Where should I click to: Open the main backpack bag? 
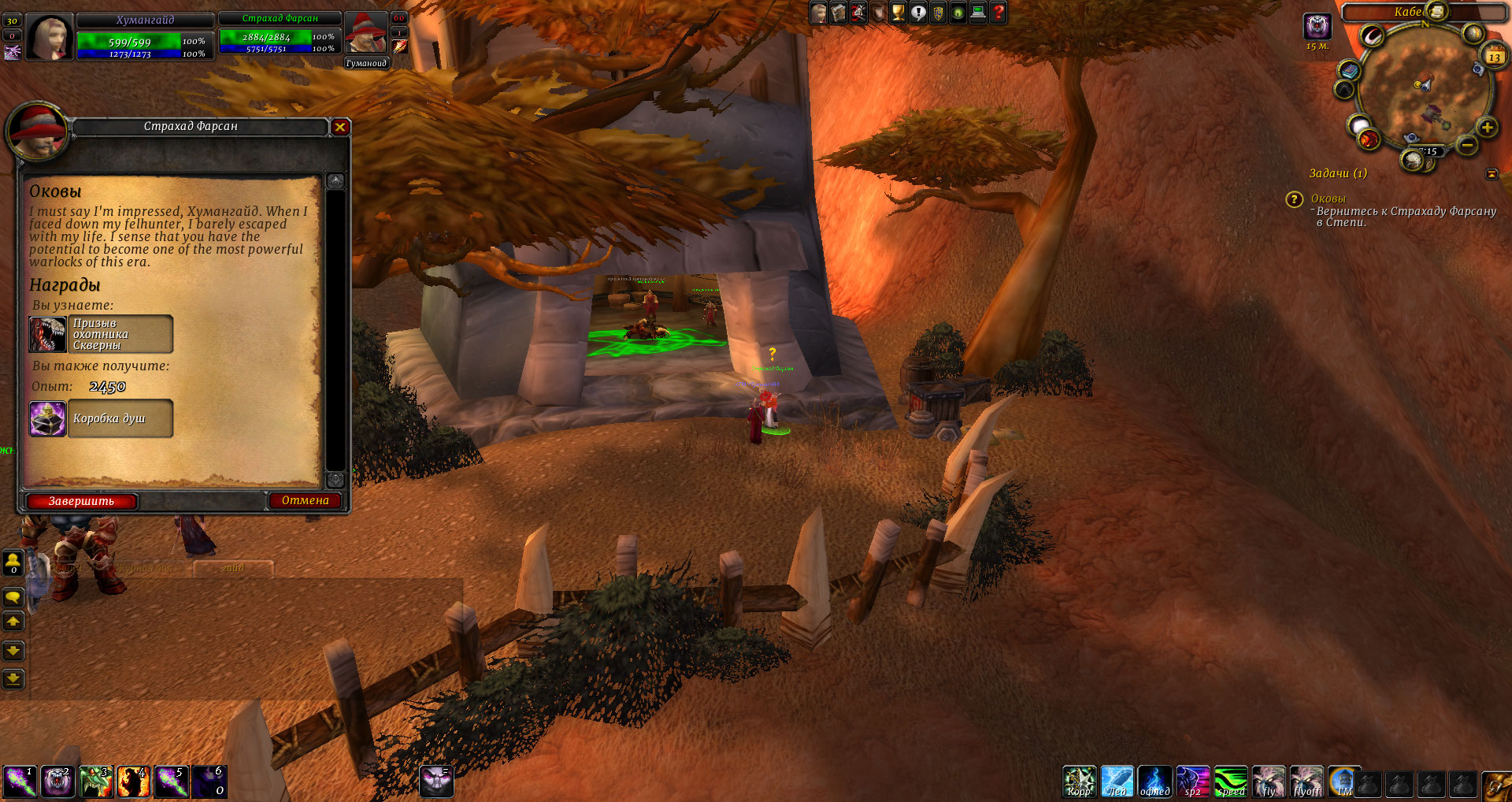click(x=1496, y=785)
